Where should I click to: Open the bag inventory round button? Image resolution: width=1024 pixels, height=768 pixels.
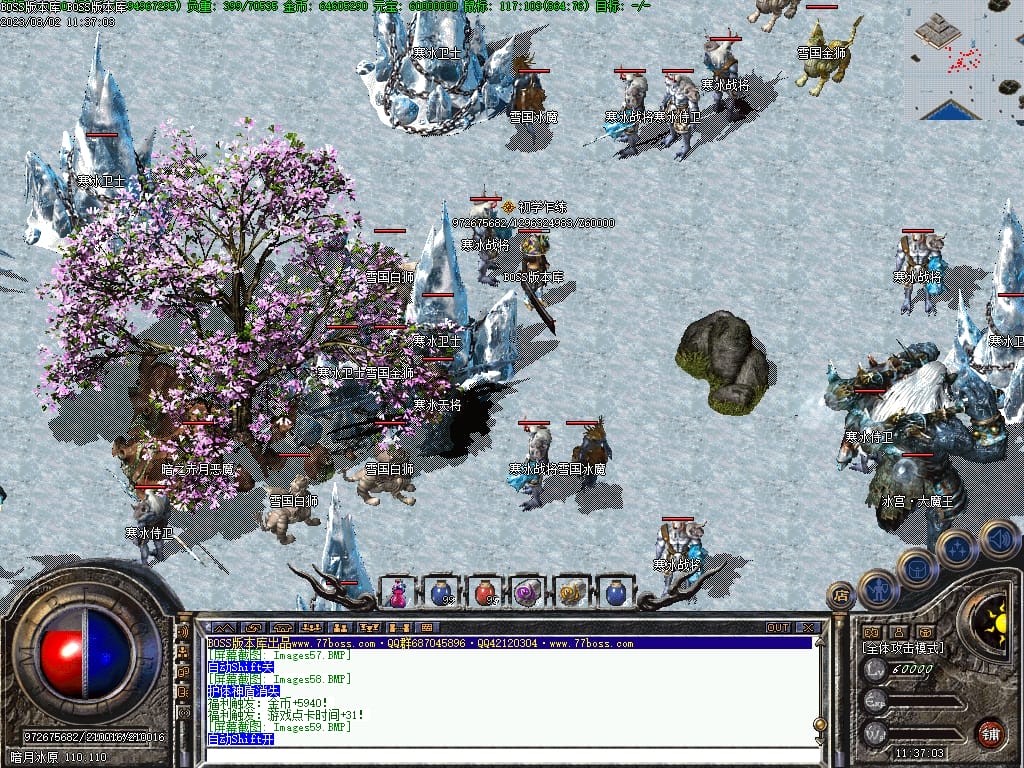[x=917, y=569]
